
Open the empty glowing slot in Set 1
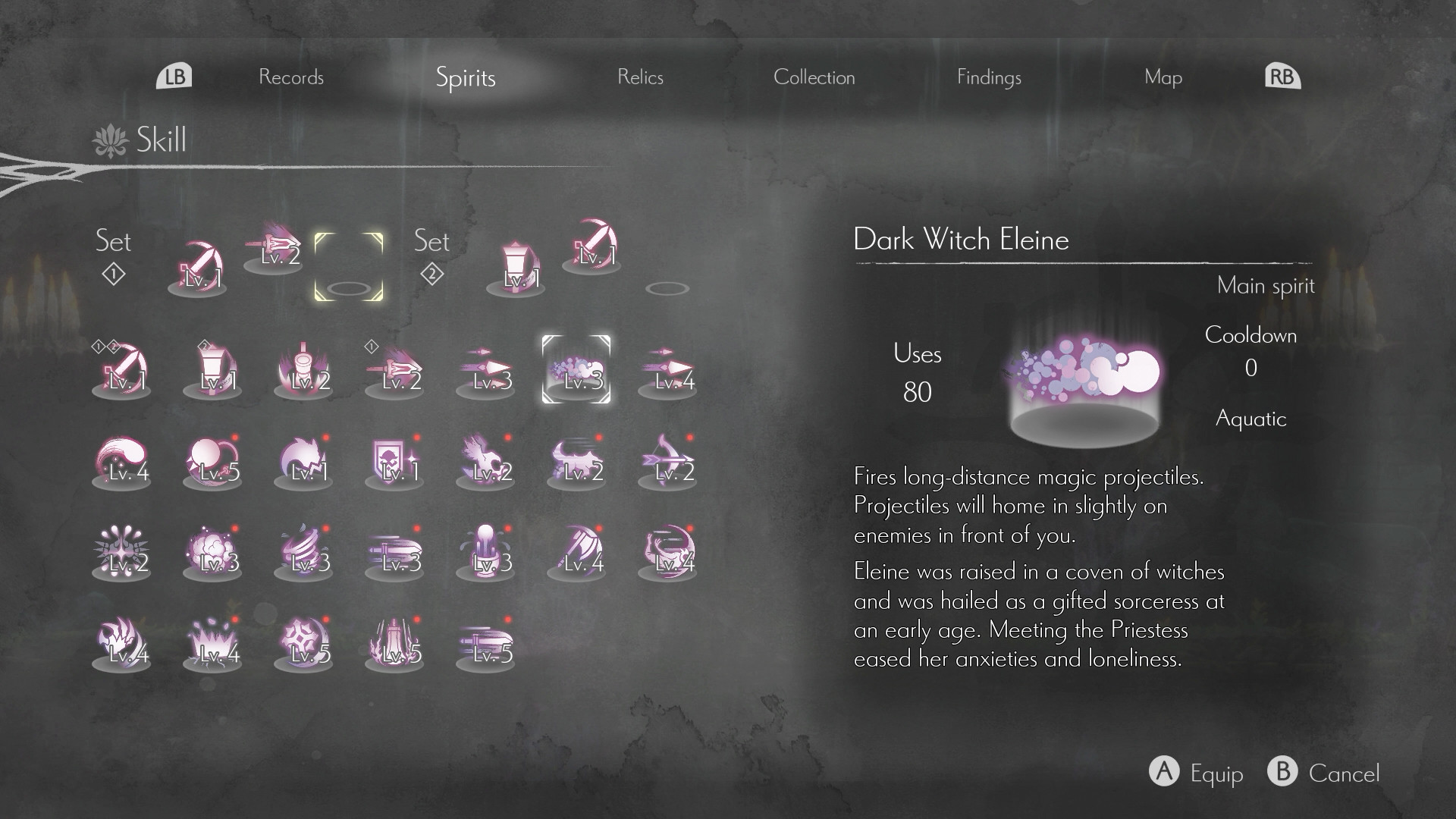click(347, 265)
